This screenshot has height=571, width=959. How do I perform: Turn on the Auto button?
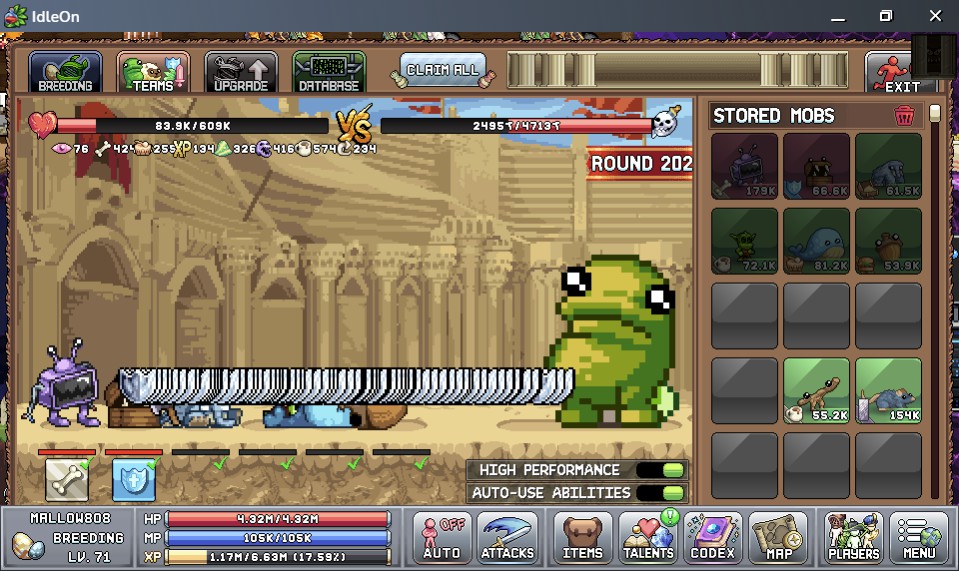tap(442, 538)
